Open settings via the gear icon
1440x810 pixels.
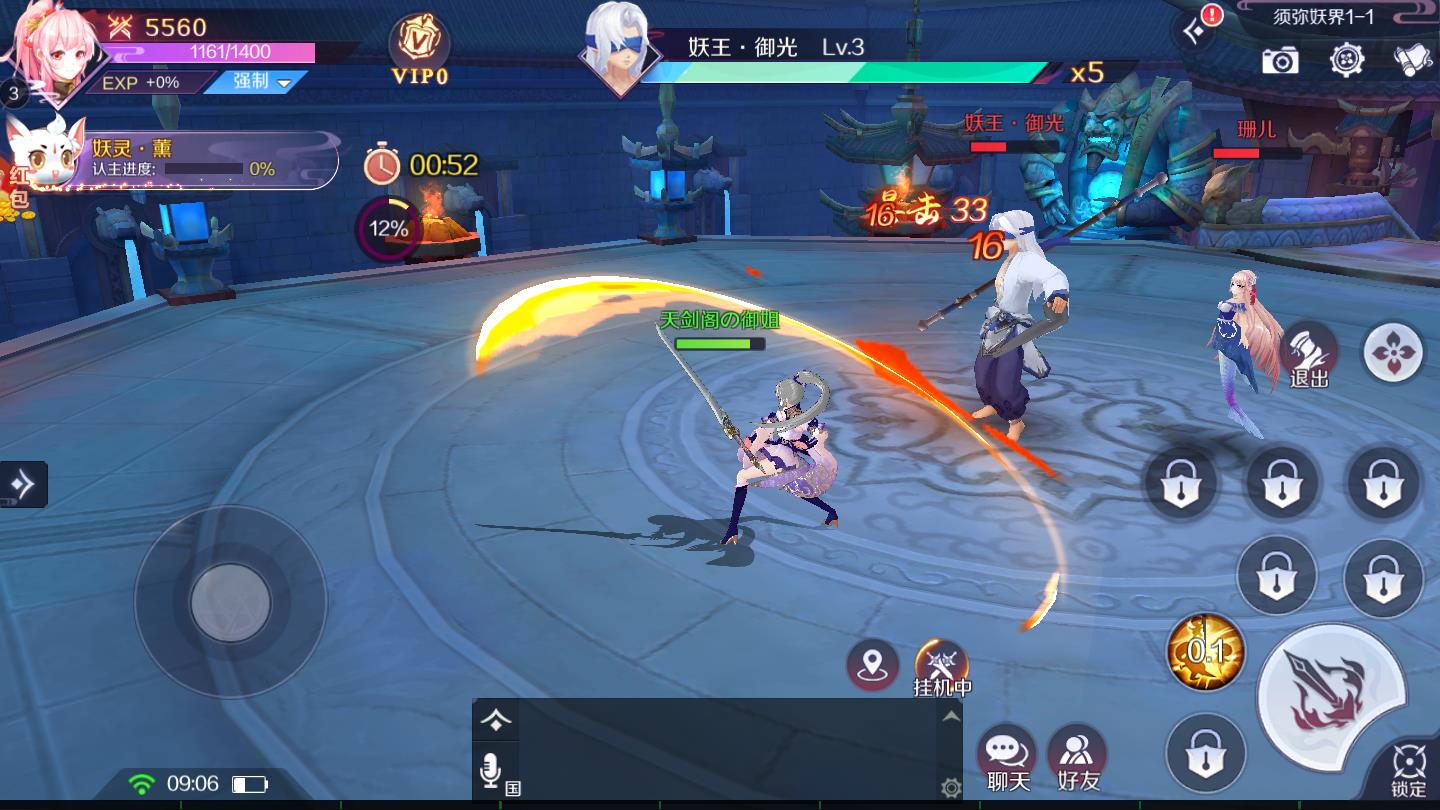point(1347,59)
